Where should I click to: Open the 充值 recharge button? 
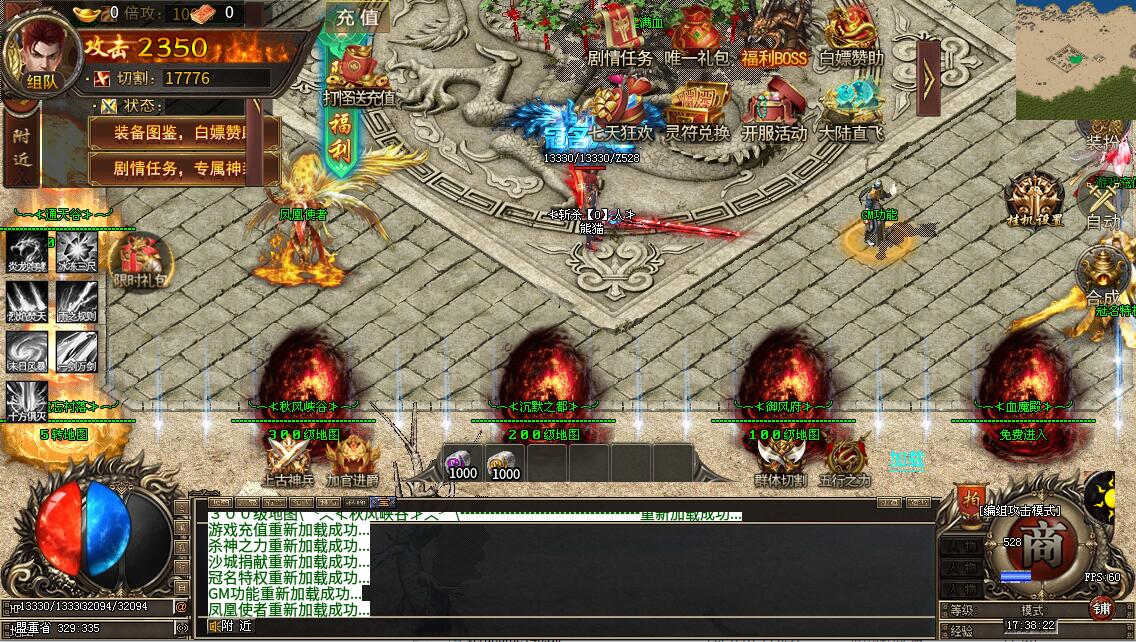(x=357, y=17)
